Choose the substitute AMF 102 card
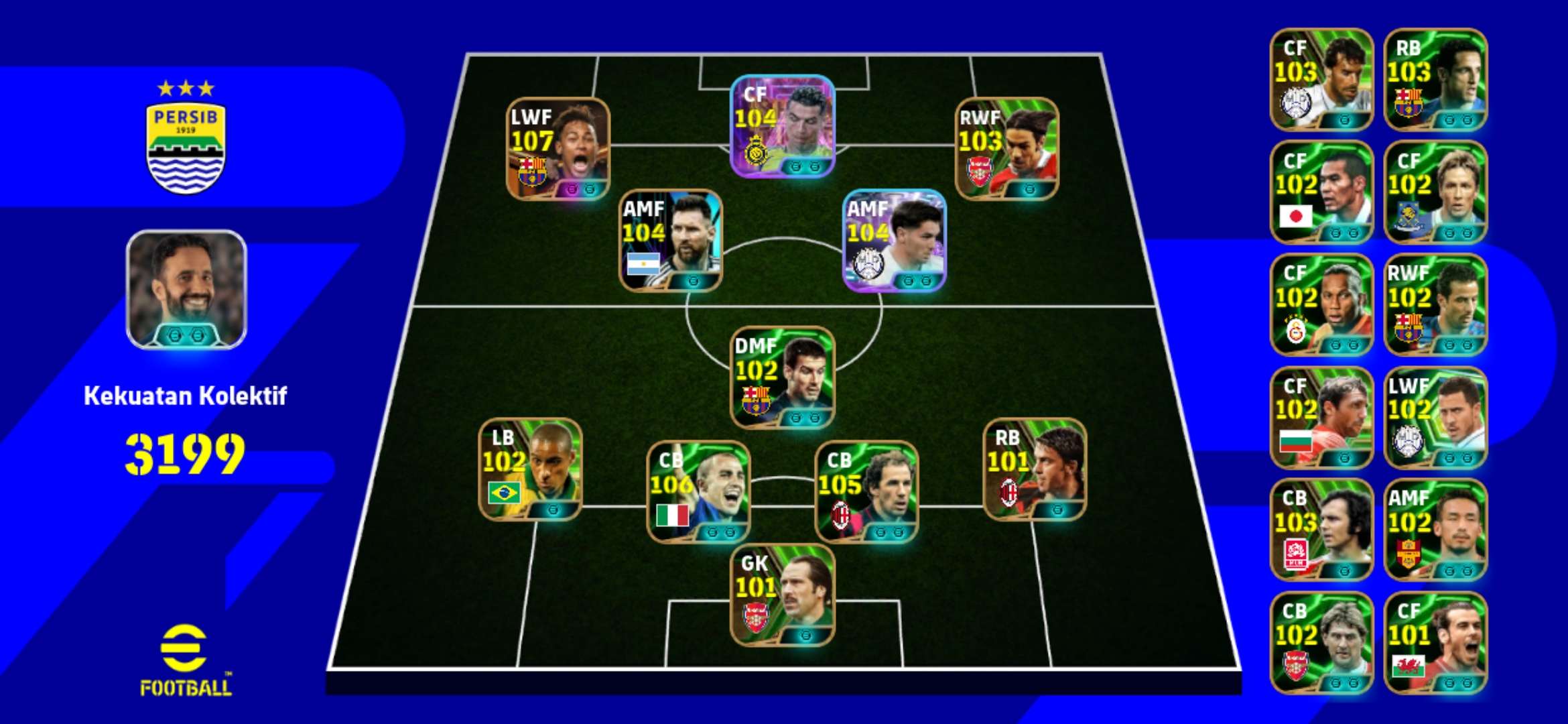 coord(1435,530)
